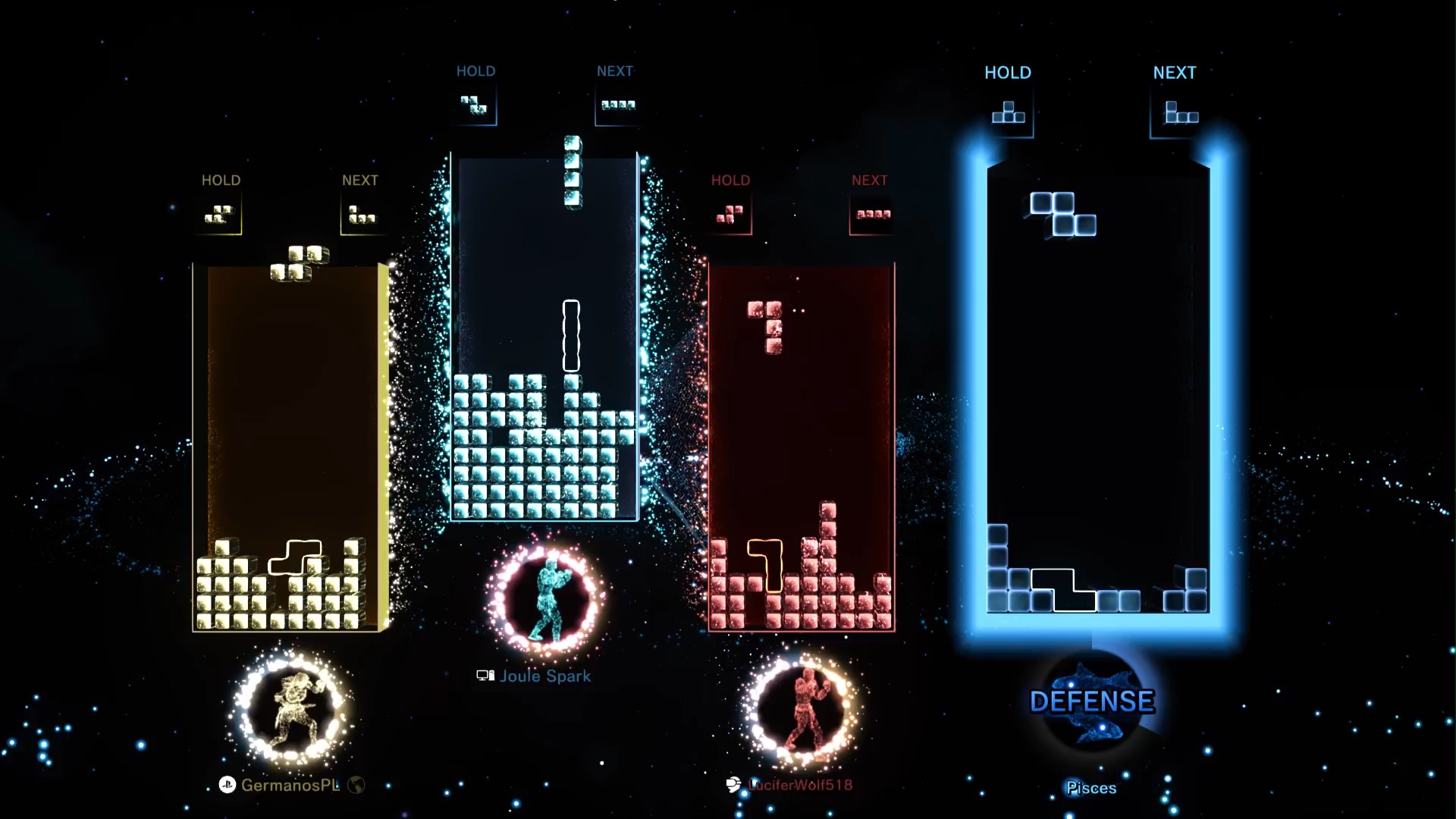
Task: Select the yellow HOLD piece box
Action: pyautogui.click(x=220, y=215)
